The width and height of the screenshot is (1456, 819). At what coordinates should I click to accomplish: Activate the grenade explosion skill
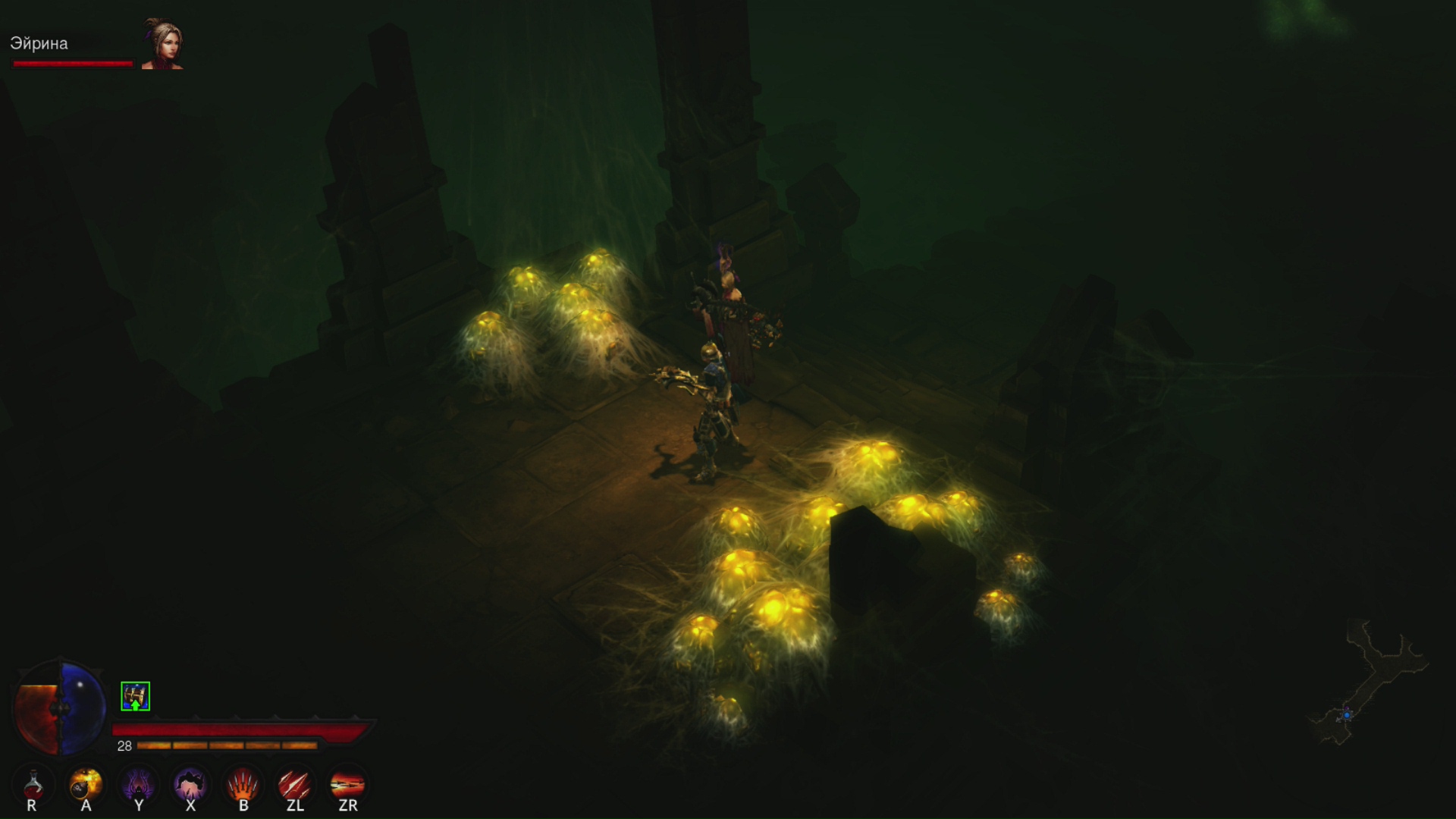[x=86, y=784]
